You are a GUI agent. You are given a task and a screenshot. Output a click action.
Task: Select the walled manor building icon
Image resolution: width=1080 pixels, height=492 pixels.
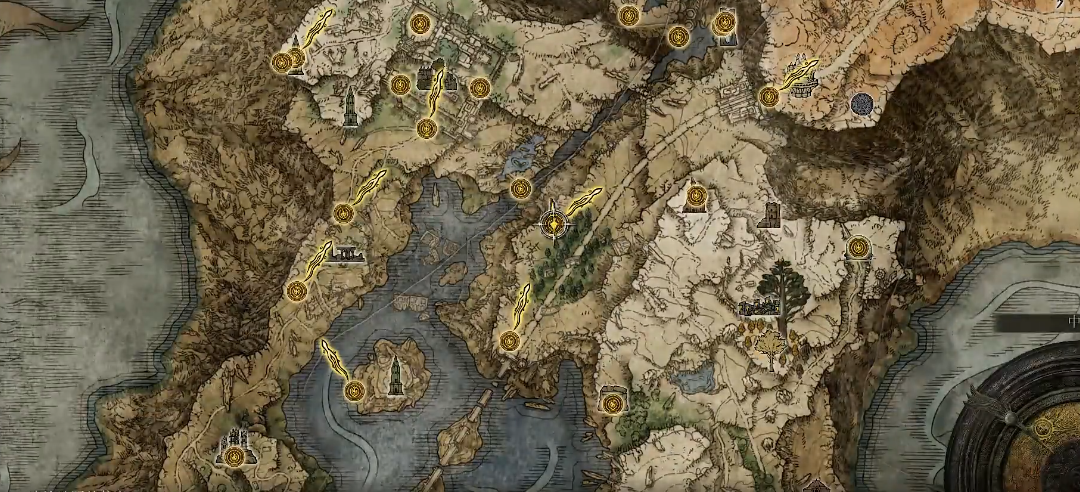tap(436, 75)
